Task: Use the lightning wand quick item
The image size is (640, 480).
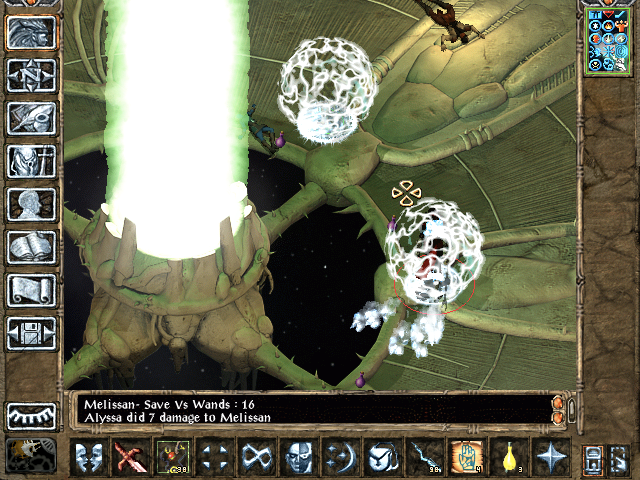Action: [x=424, y=457]
